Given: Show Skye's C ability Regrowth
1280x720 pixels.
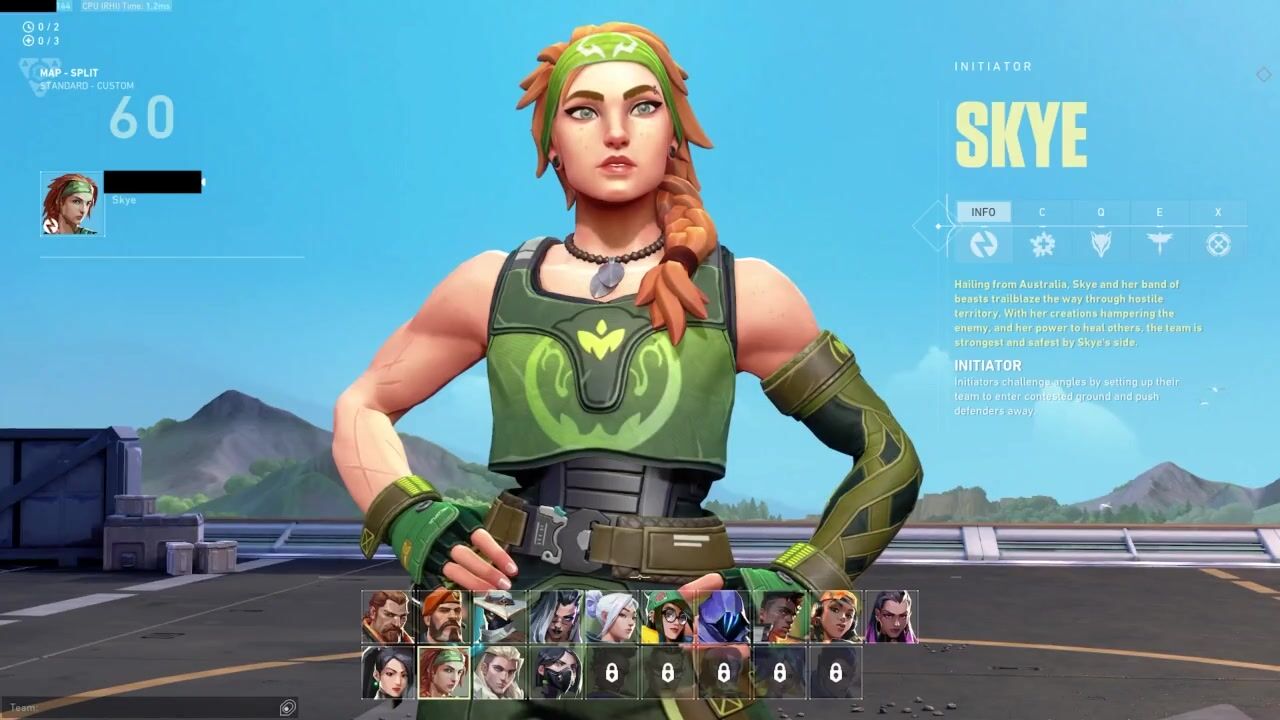Looking at the screenshot, I should (x=1042, y=243).
